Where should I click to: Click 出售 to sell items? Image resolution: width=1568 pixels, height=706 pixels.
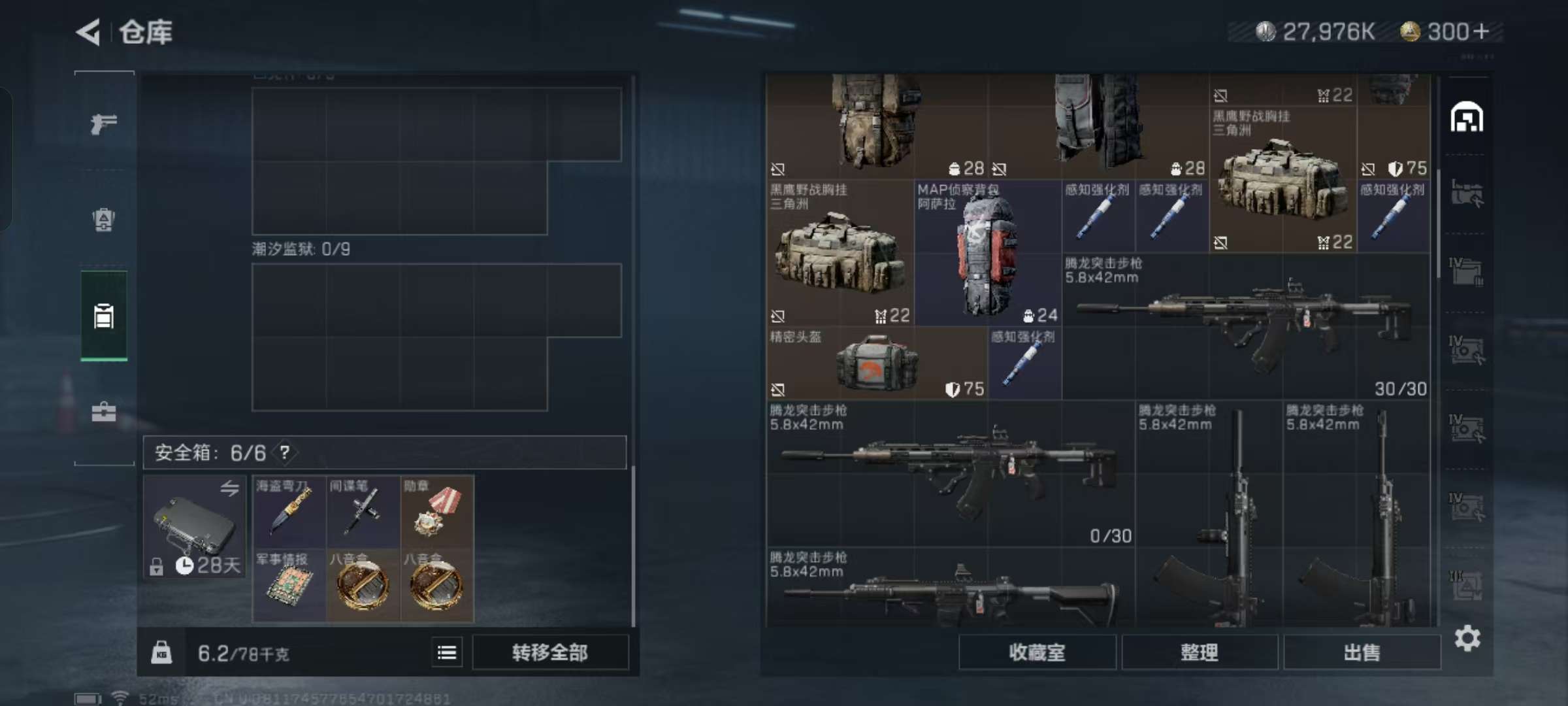click(x=1363, y=652)
